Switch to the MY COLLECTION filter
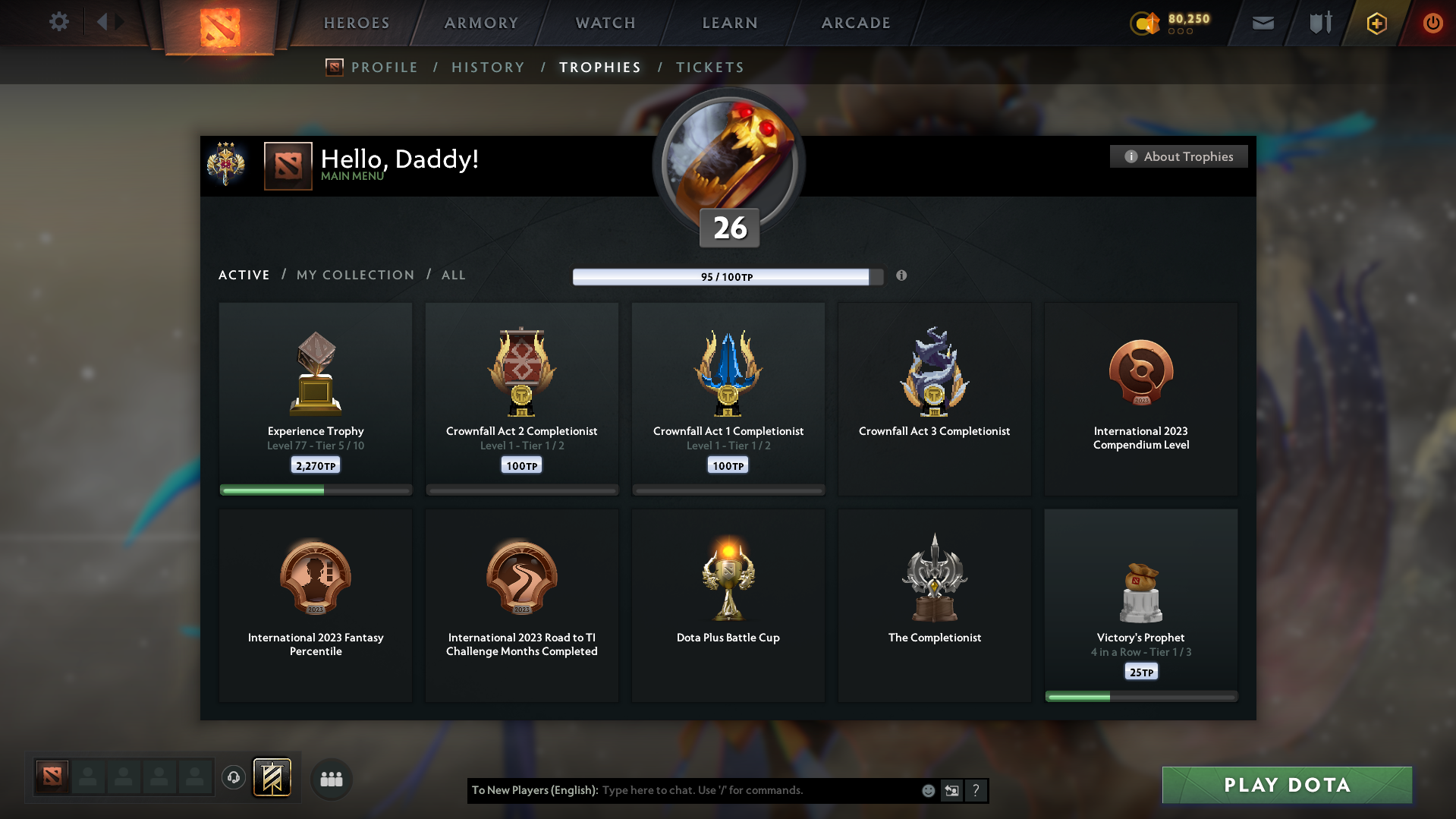This screenshot has height=819, width=1456. point(354,275)
